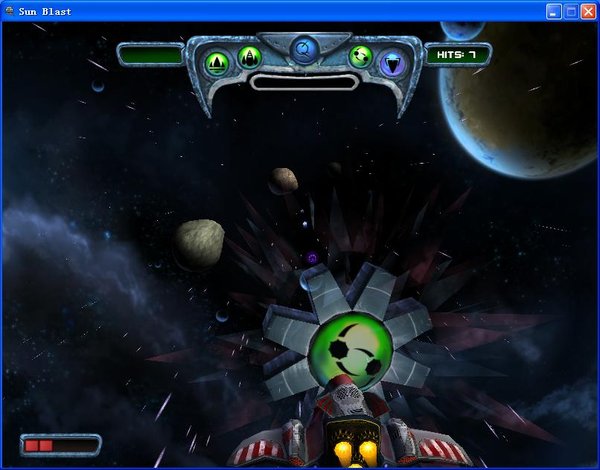Activate the green rocket icon
Viewport: 600px width, 470px height.
coord(249,56)
